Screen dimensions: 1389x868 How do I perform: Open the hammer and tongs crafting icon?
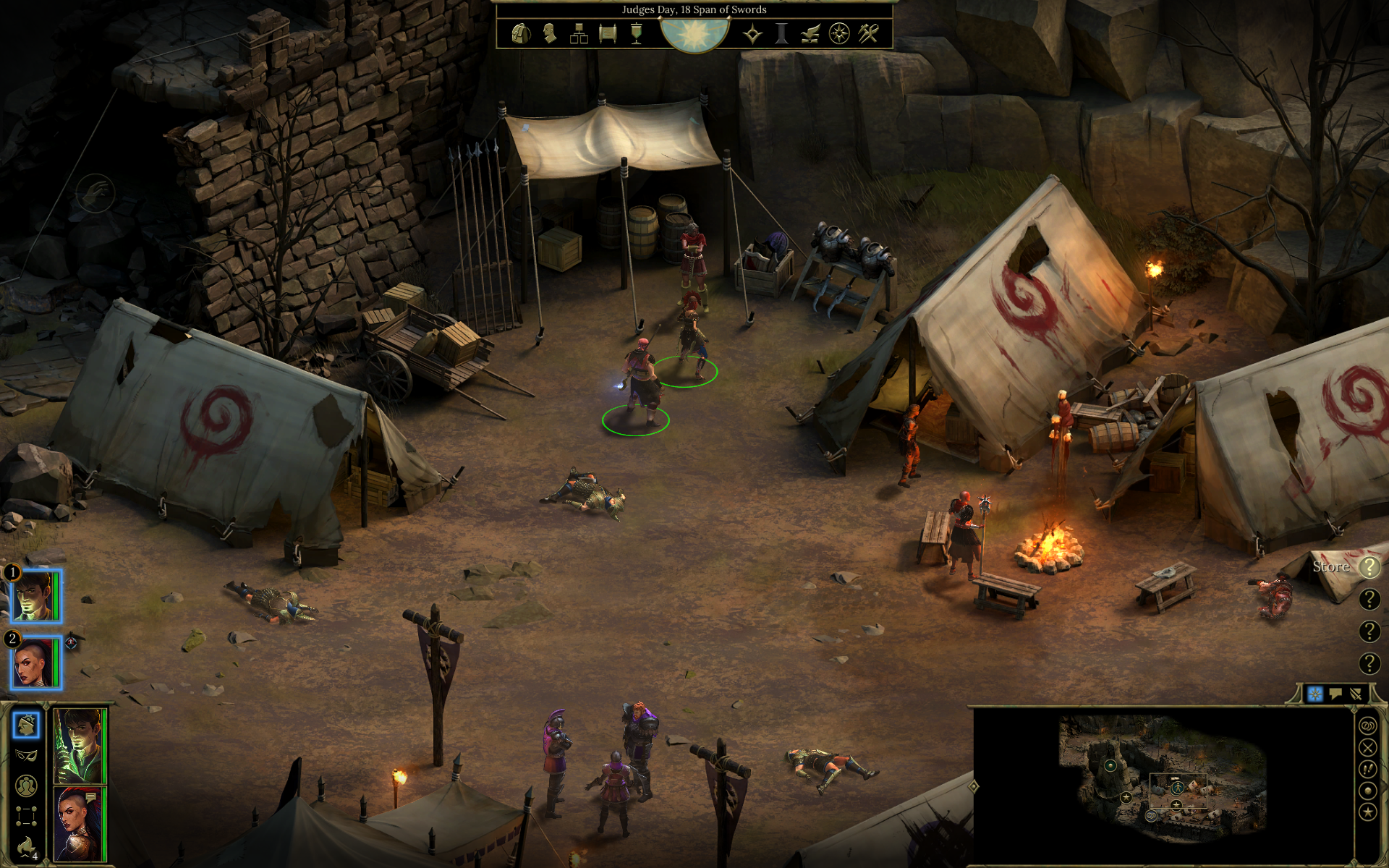(x=868, y=33)
